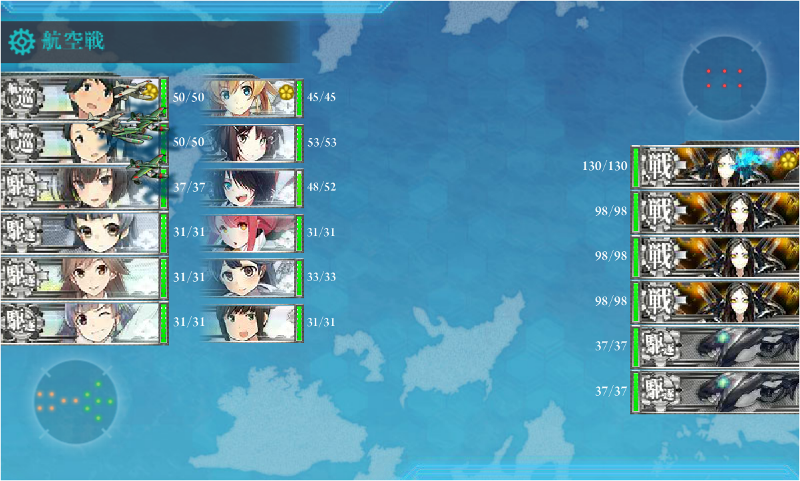
Task: Pick the escort ship banner showing 33/33 HP
Action: click(x=250, y=277)
